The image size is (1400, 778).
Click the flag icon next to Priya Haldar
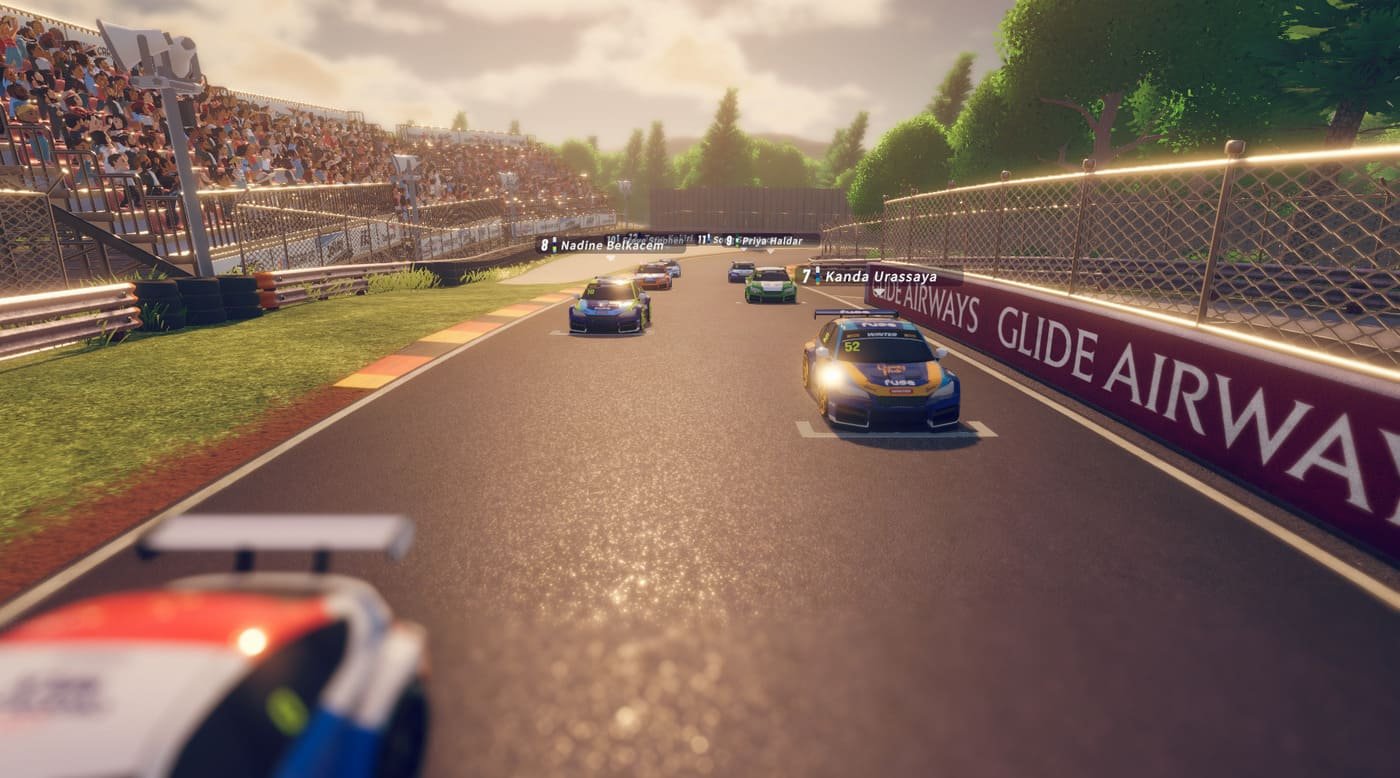point(737,240)
